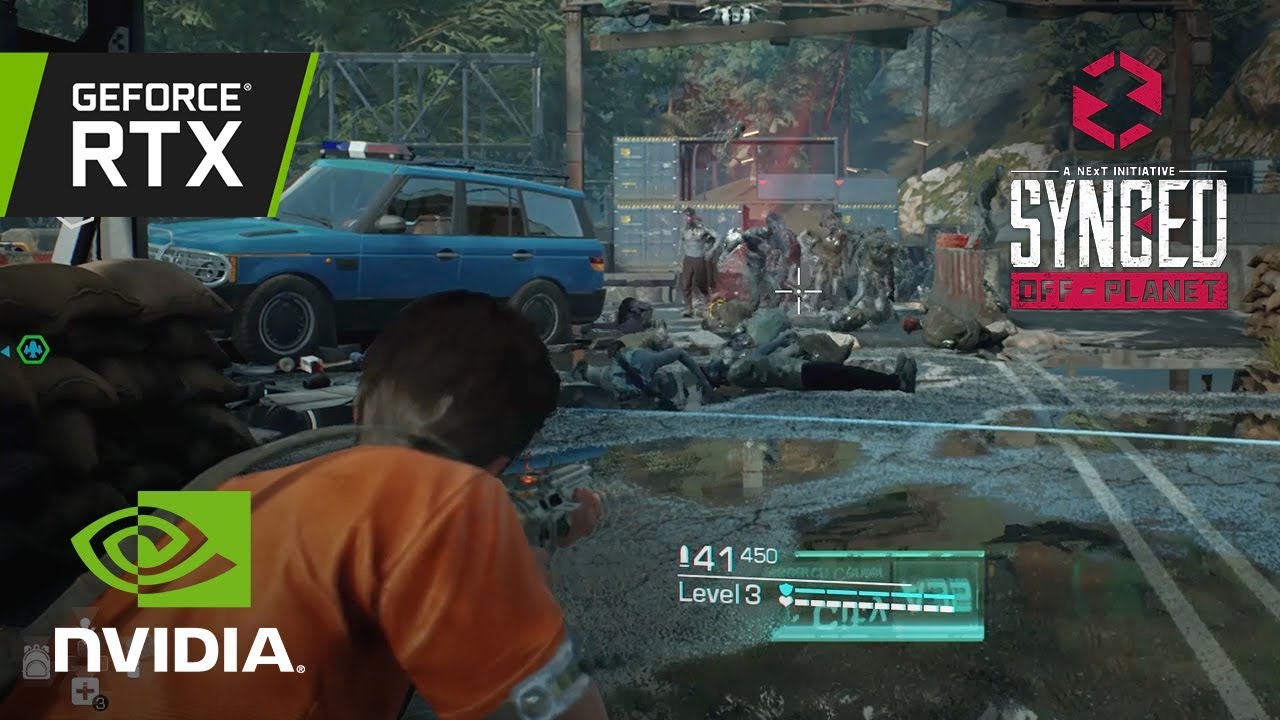1280x720 pixels.
Task: Click the segmented shield bar
Action: click(x=875, y=593)
